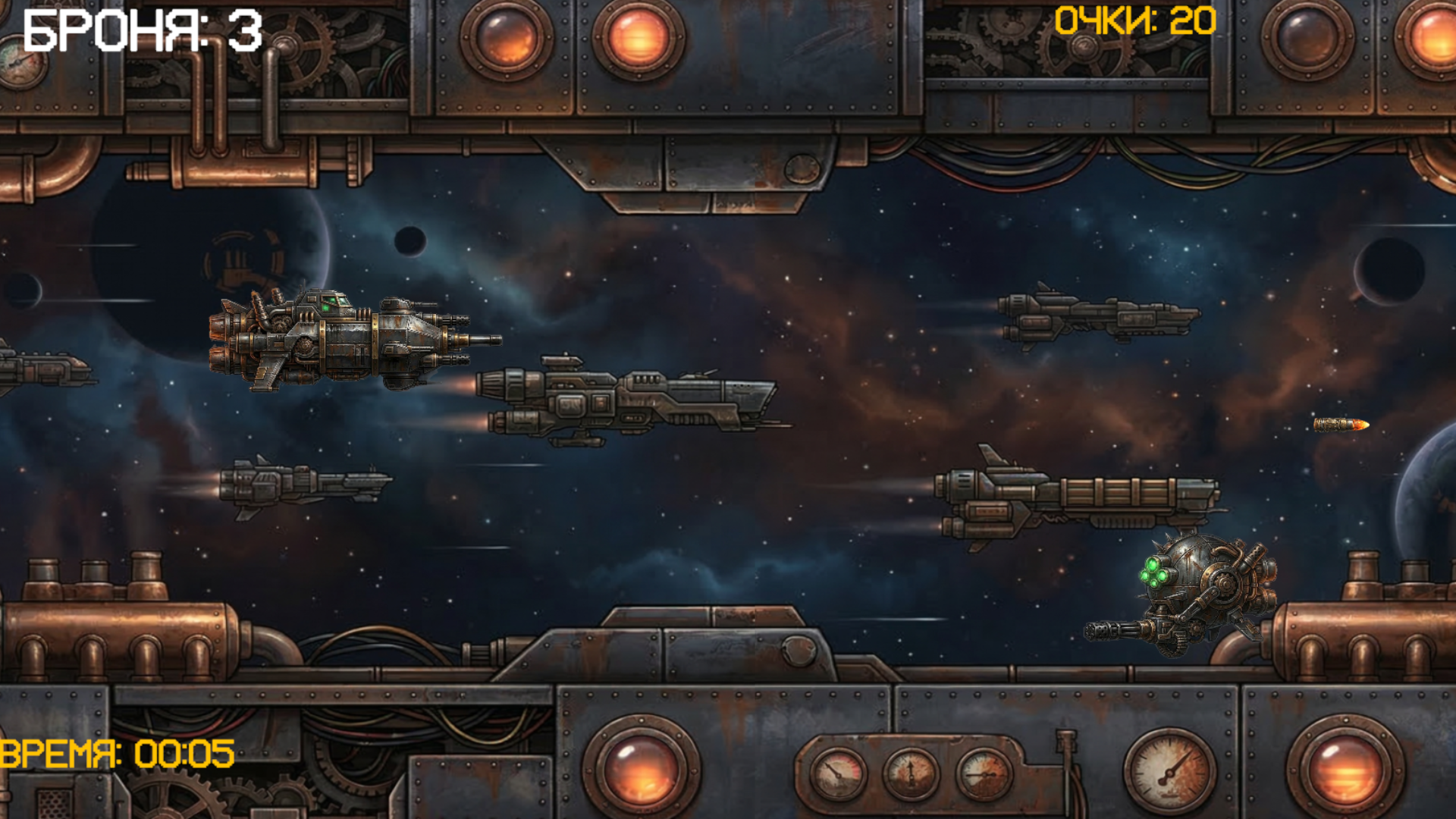Viewport: 1456px width, 819px height.
Task: Click the БРОНЯ: 3 armor readout
Action: [x=140, y=30]
